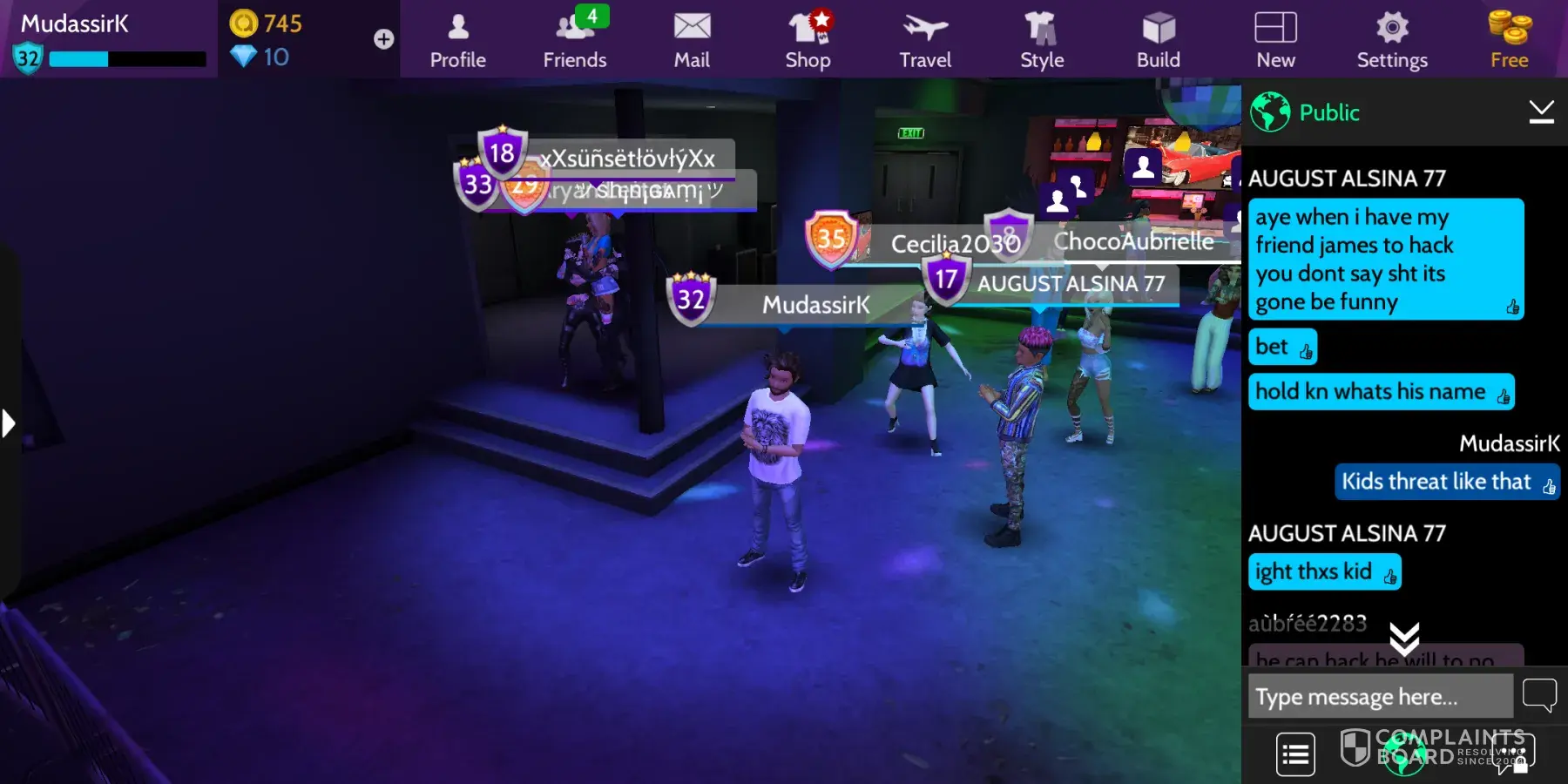Expand the left side panel arrow
1568x784 pixels.
[9, 423]
